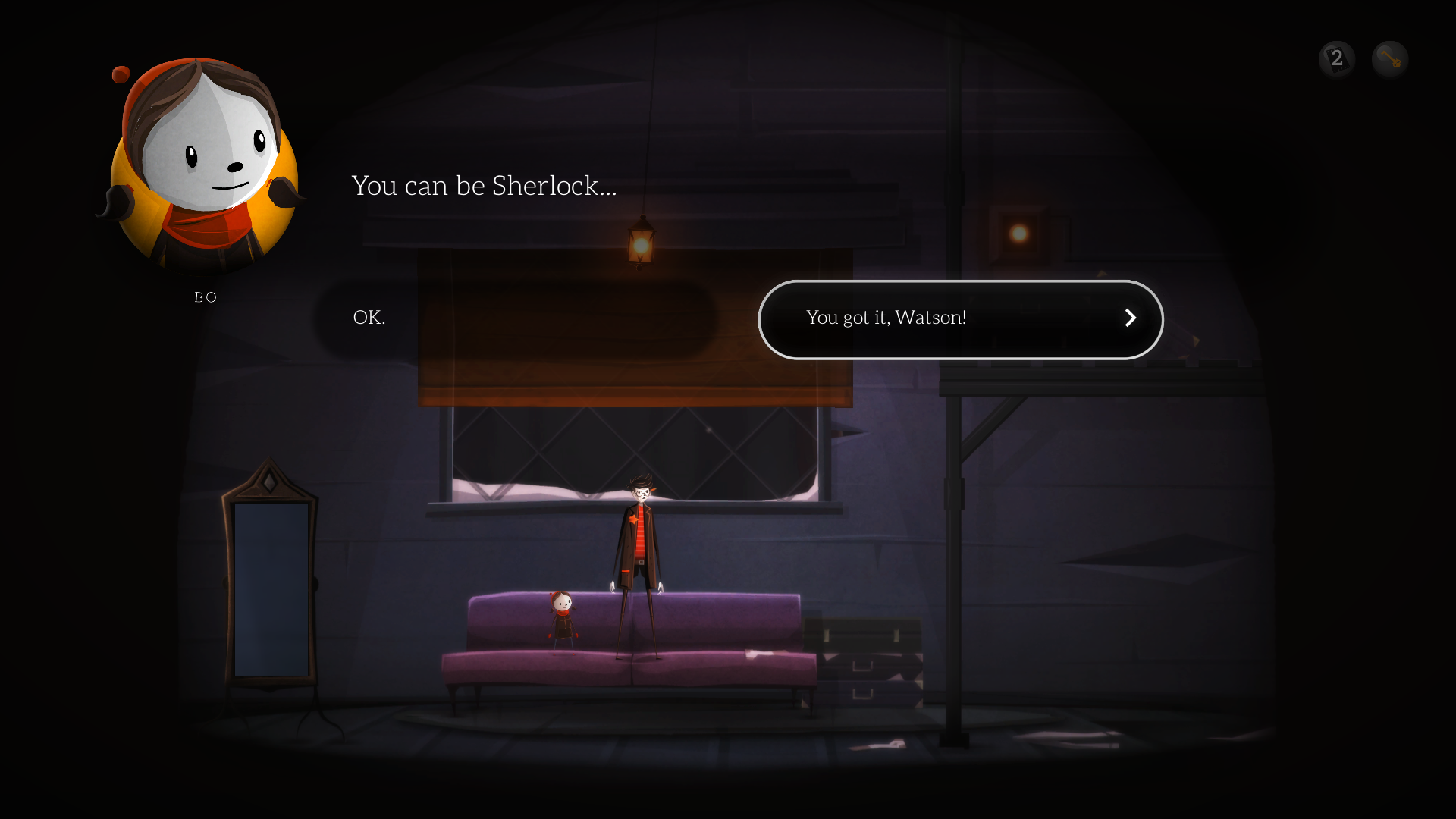Choose the "OK." dialogue response
Image resolution: width=1456 pixels, height=819 pixels.
[x=369, y=318]
